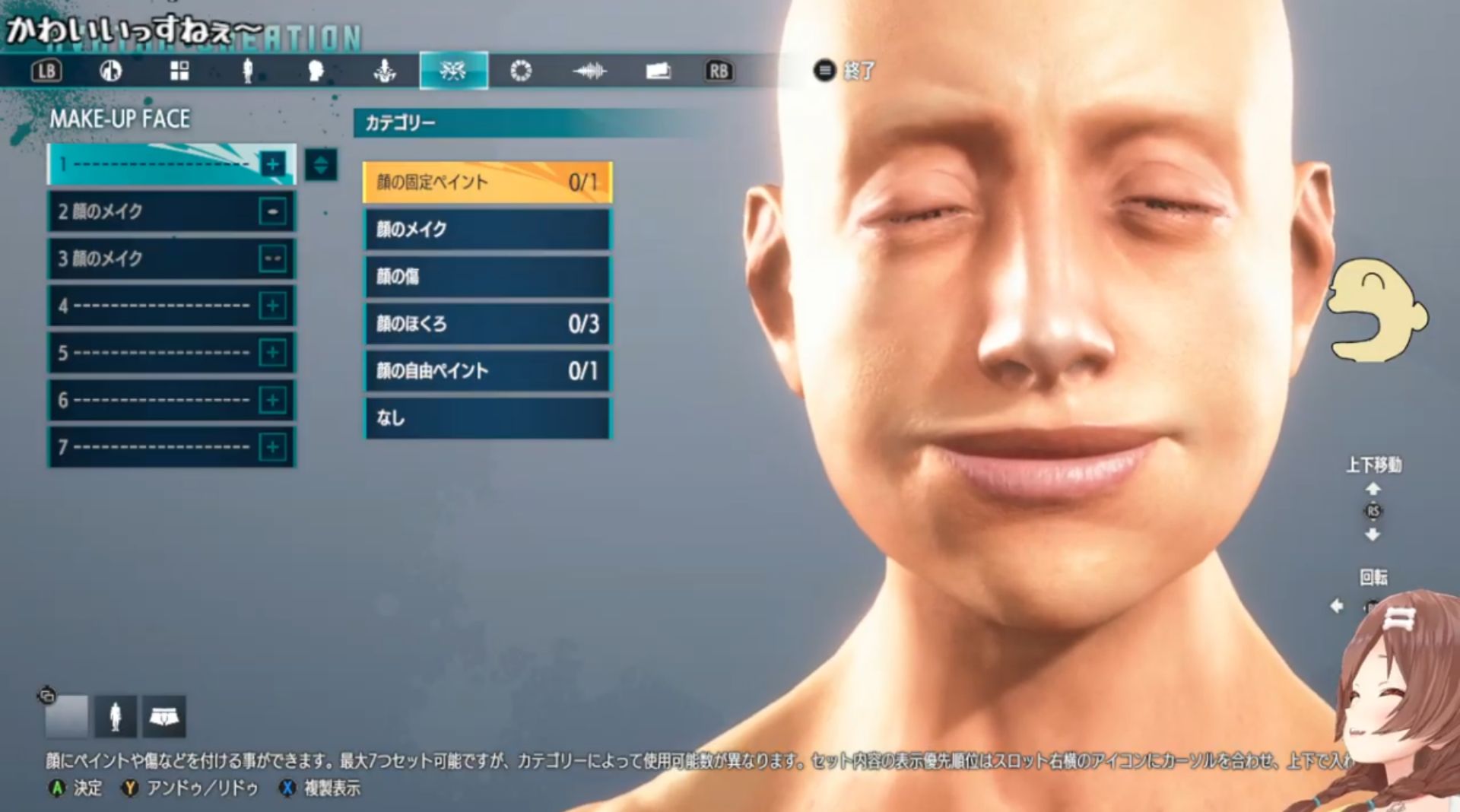Select the ring-shaped accessory tab icon
Image resolution: width=1460 pixels, height=812 pixels.
[522, 71]
